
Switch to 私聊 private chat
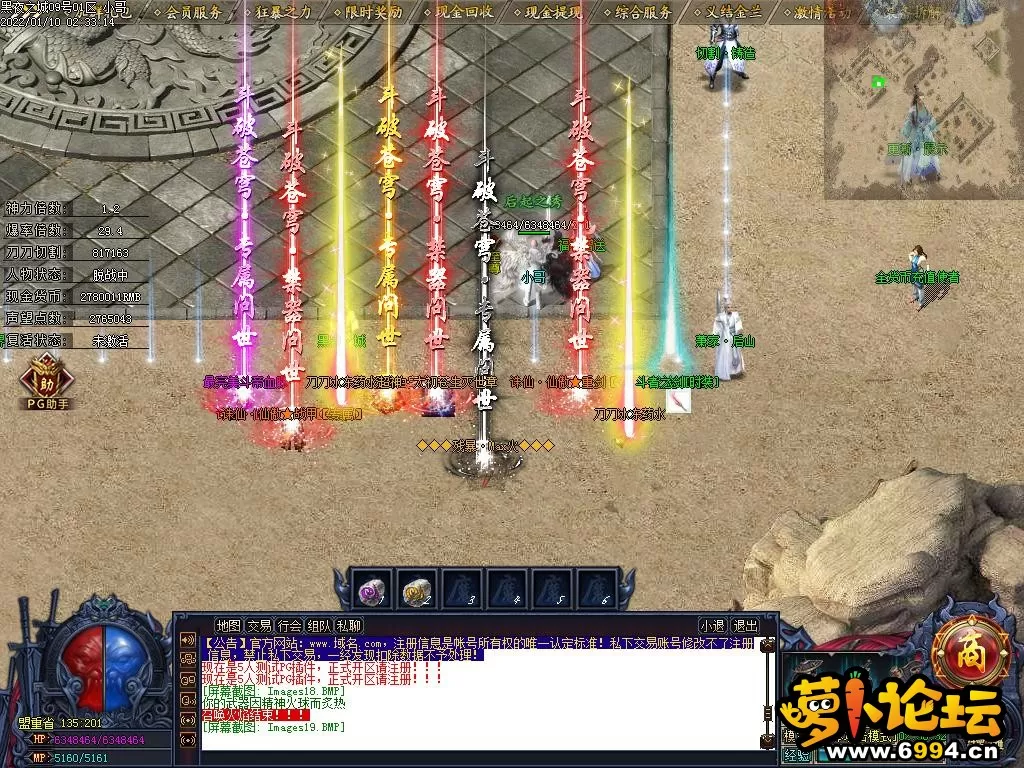click(x=349, y=626)
